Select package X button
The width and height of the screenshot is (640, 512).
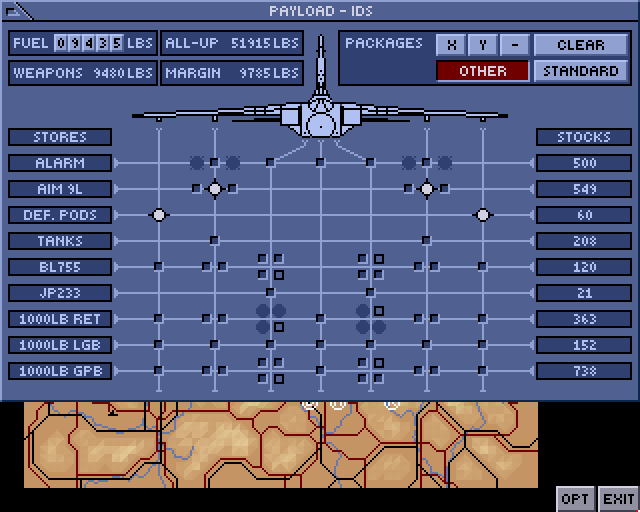click(453, 45)
